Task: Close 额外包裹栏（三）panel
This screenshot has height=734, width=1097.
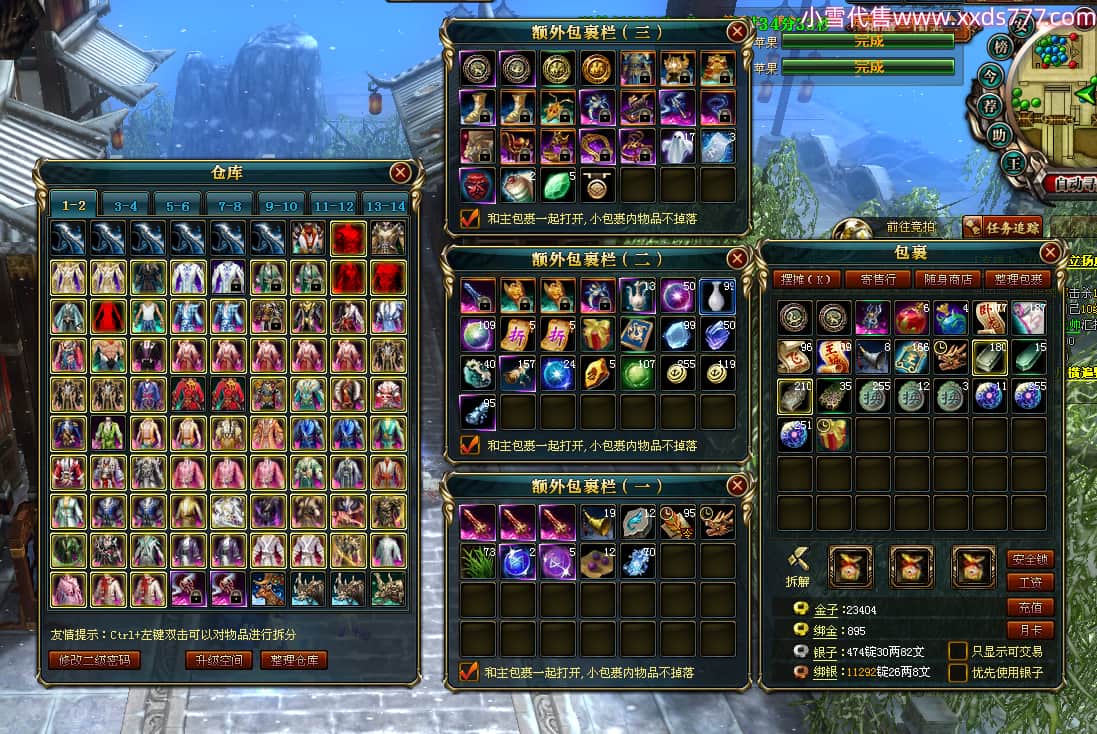Action: (x=737, y=32)
